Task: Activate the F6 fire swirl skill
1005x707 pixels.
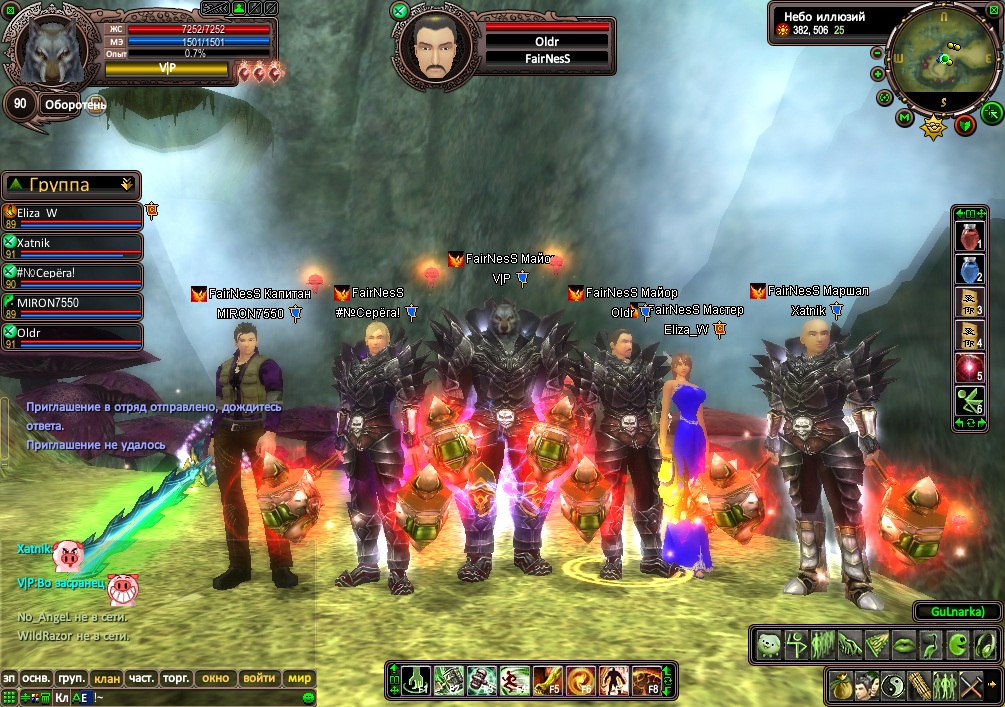Action: point(580,681)
